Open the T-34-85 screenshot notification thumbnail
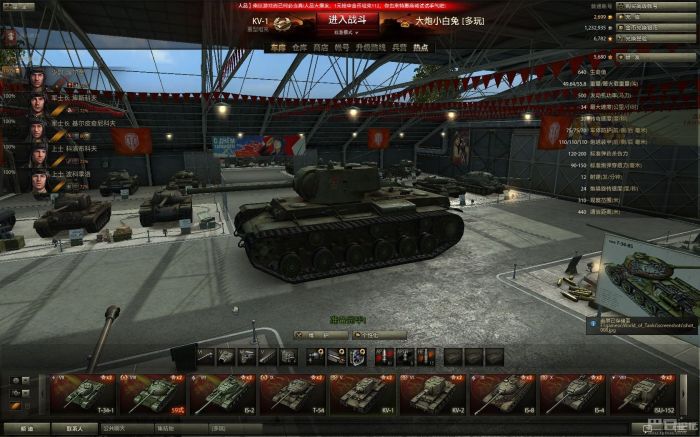 [x=642, y=283]
